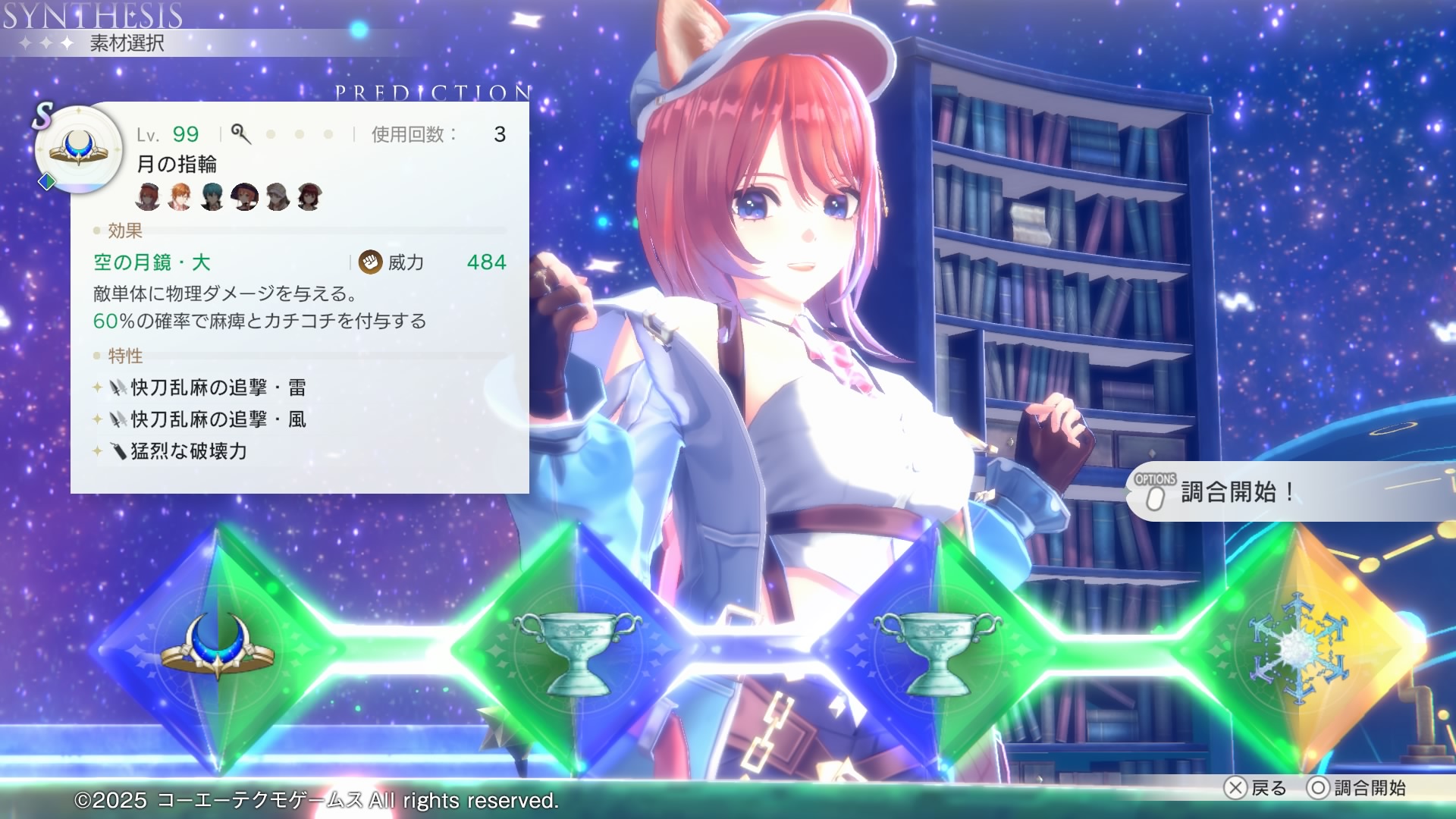Image resolution: width=1456 pixels, height=819 pixels.
Task: Start synthesis with the 調合開始！ bubble
Action: [x=1236, y=492]
